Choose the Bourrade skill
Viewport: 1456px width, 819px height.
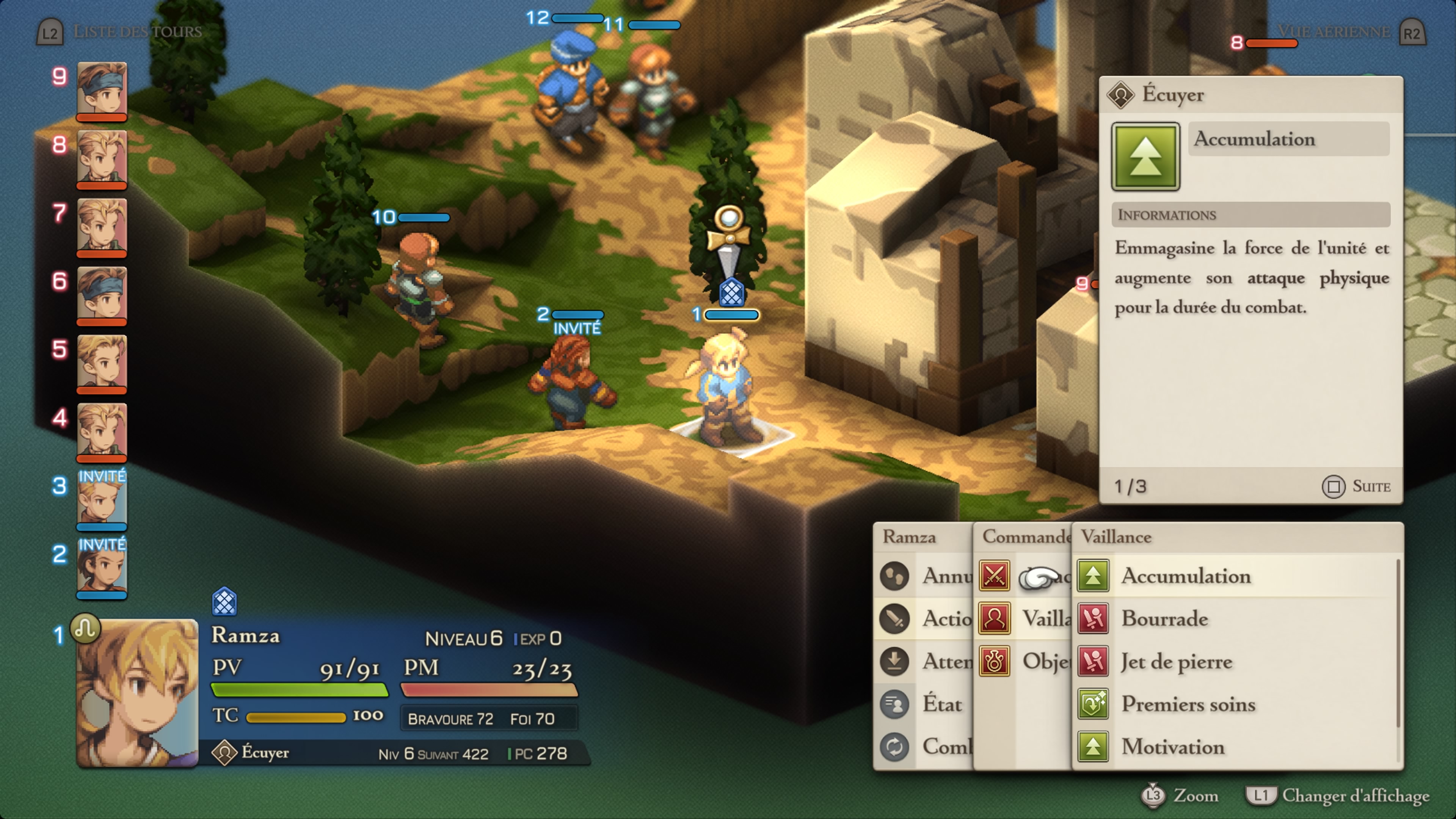tap(1164, 618)
